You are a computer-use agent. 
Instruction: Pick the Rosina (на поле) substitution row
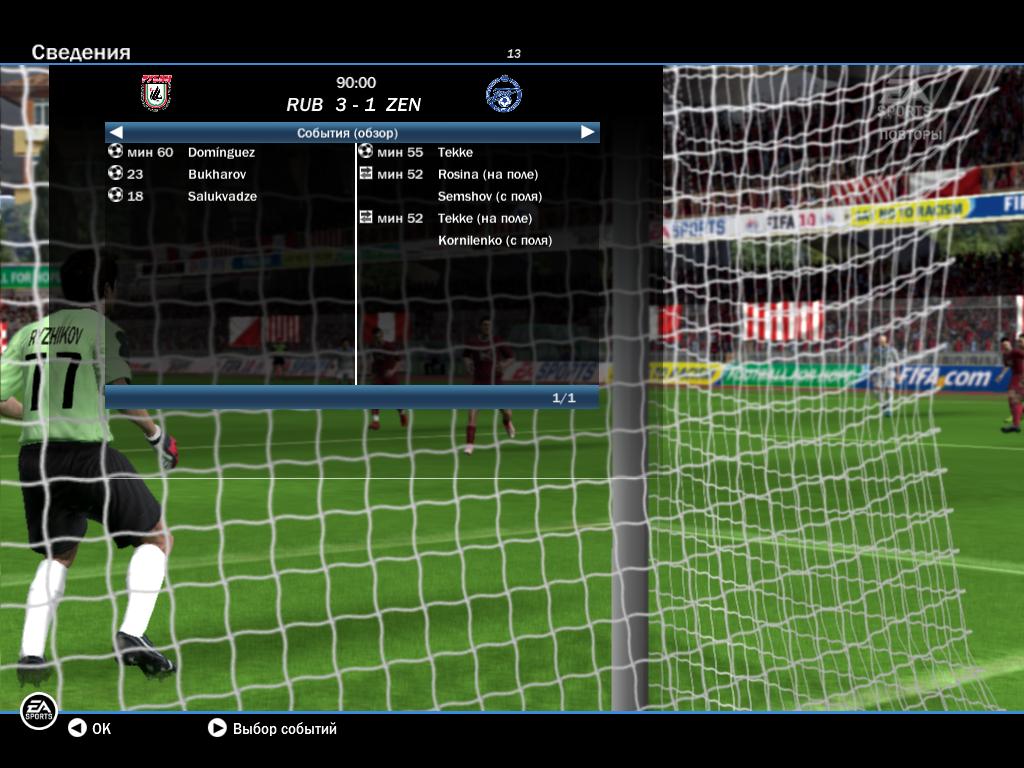pos(487,174)
